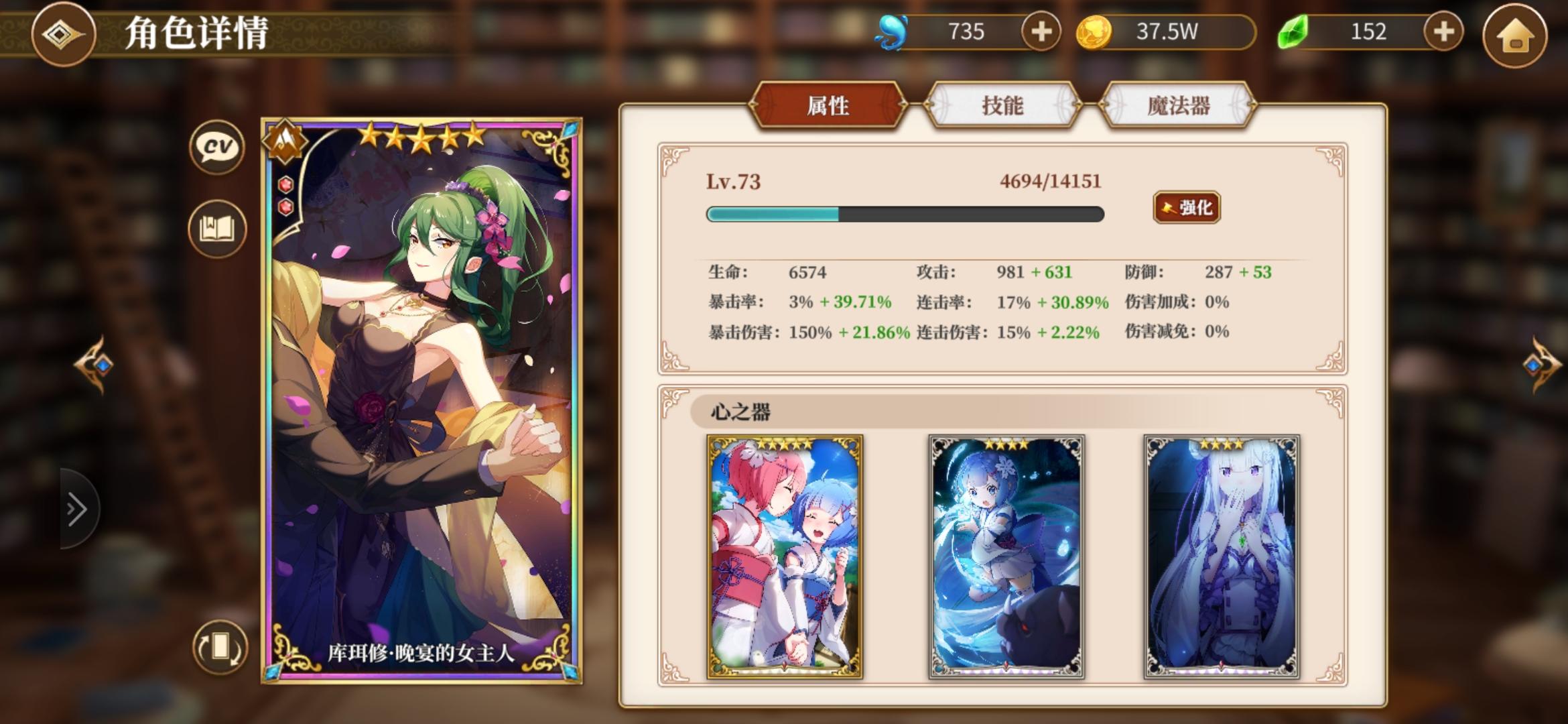The width and height of the screenshot is (1568, 724).
Task: Tap the blue water droplet currency icon
Action: [893, 32]
